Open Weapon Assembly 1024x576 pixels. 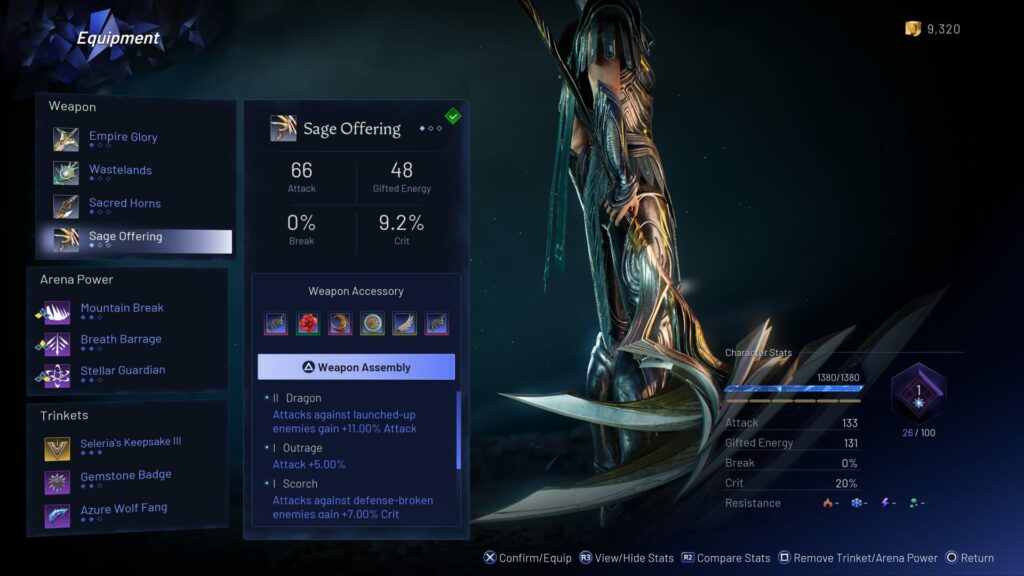coord(356,367)
